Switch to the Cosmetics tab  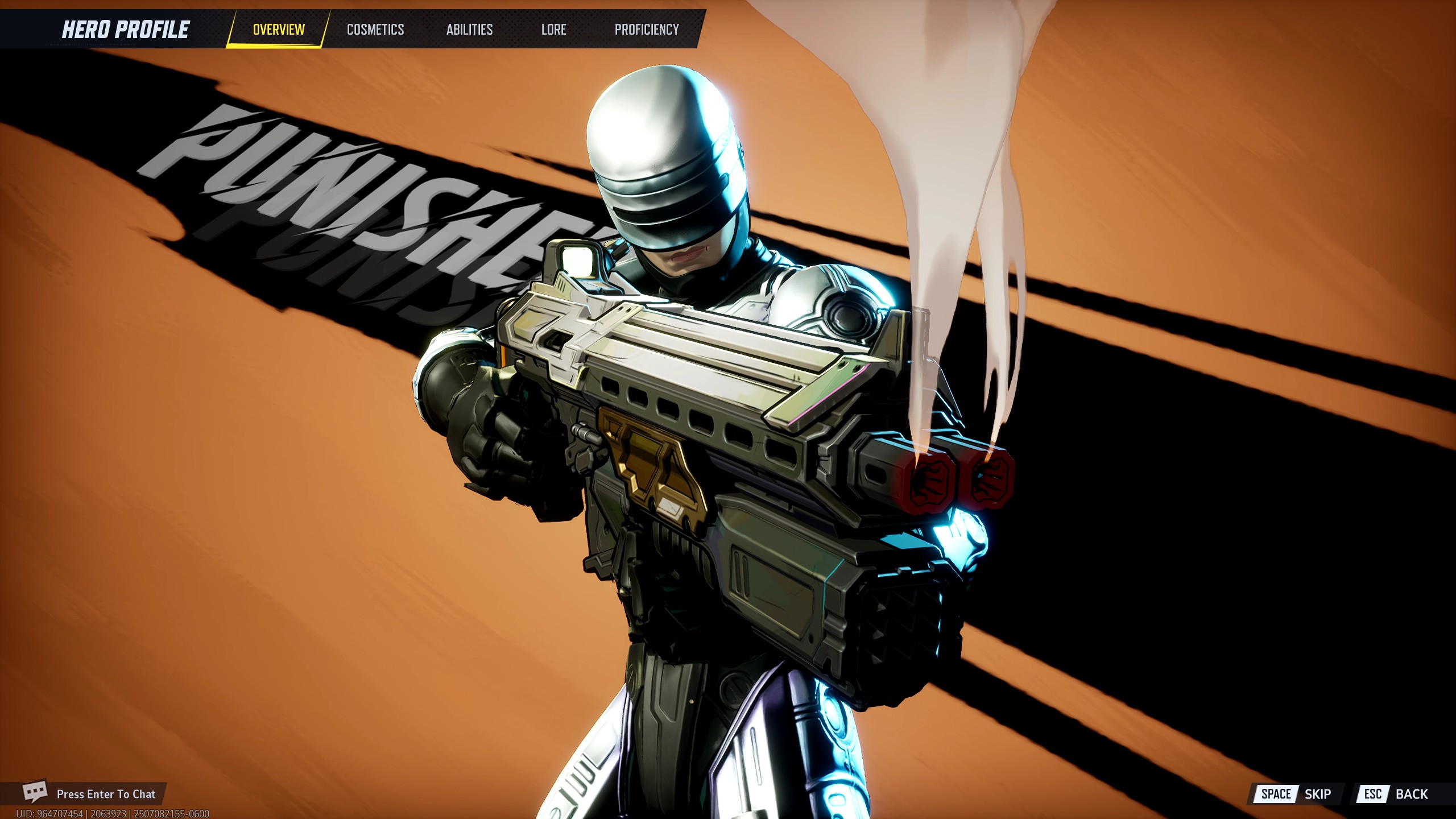pos(375,30)
